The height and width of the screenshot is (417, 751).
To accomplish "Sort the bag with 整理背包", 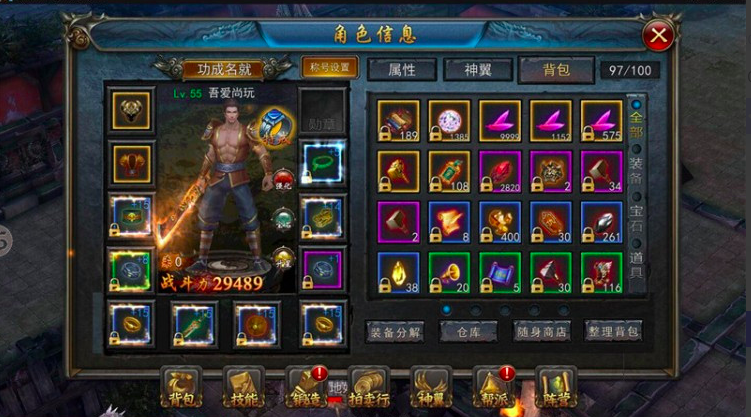I will coord(614,331).
